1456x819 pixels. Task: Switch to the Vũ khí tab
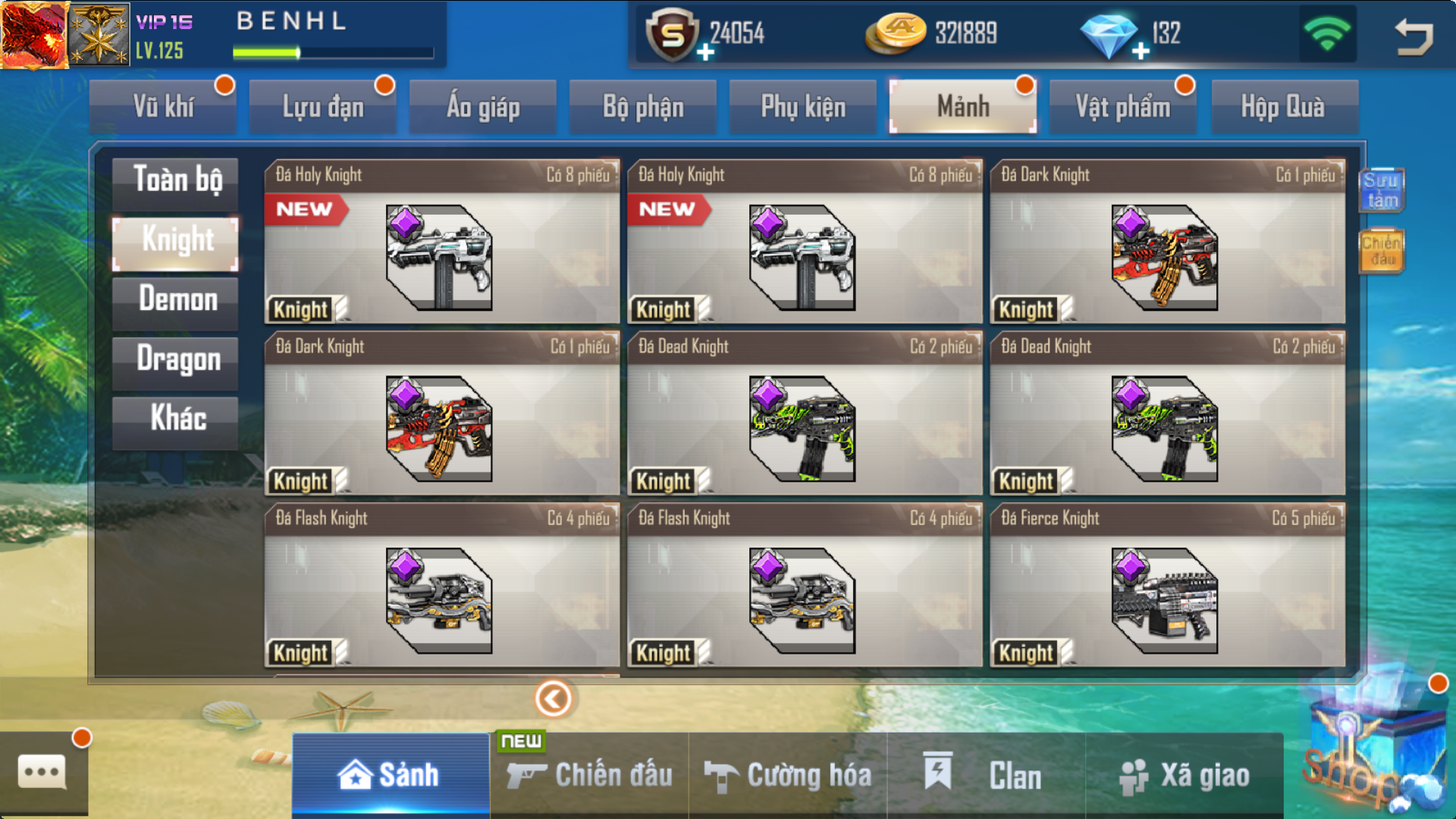[163, 107]
